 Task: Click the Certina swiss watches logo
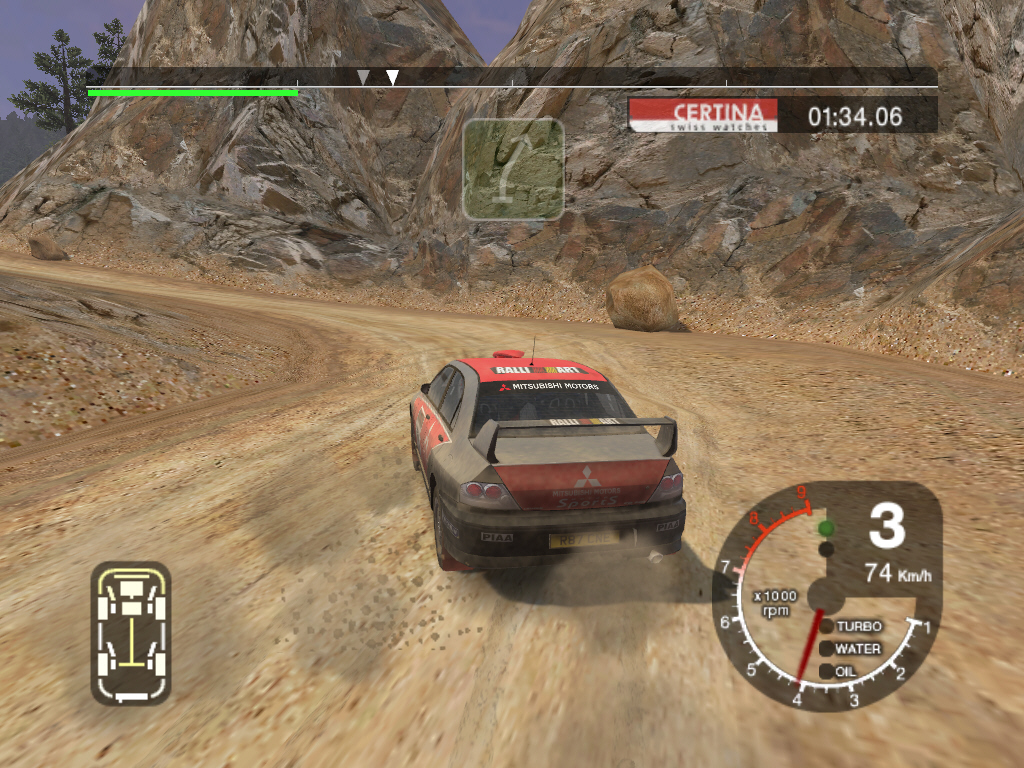pyautogui.click(x=702, y=115)
